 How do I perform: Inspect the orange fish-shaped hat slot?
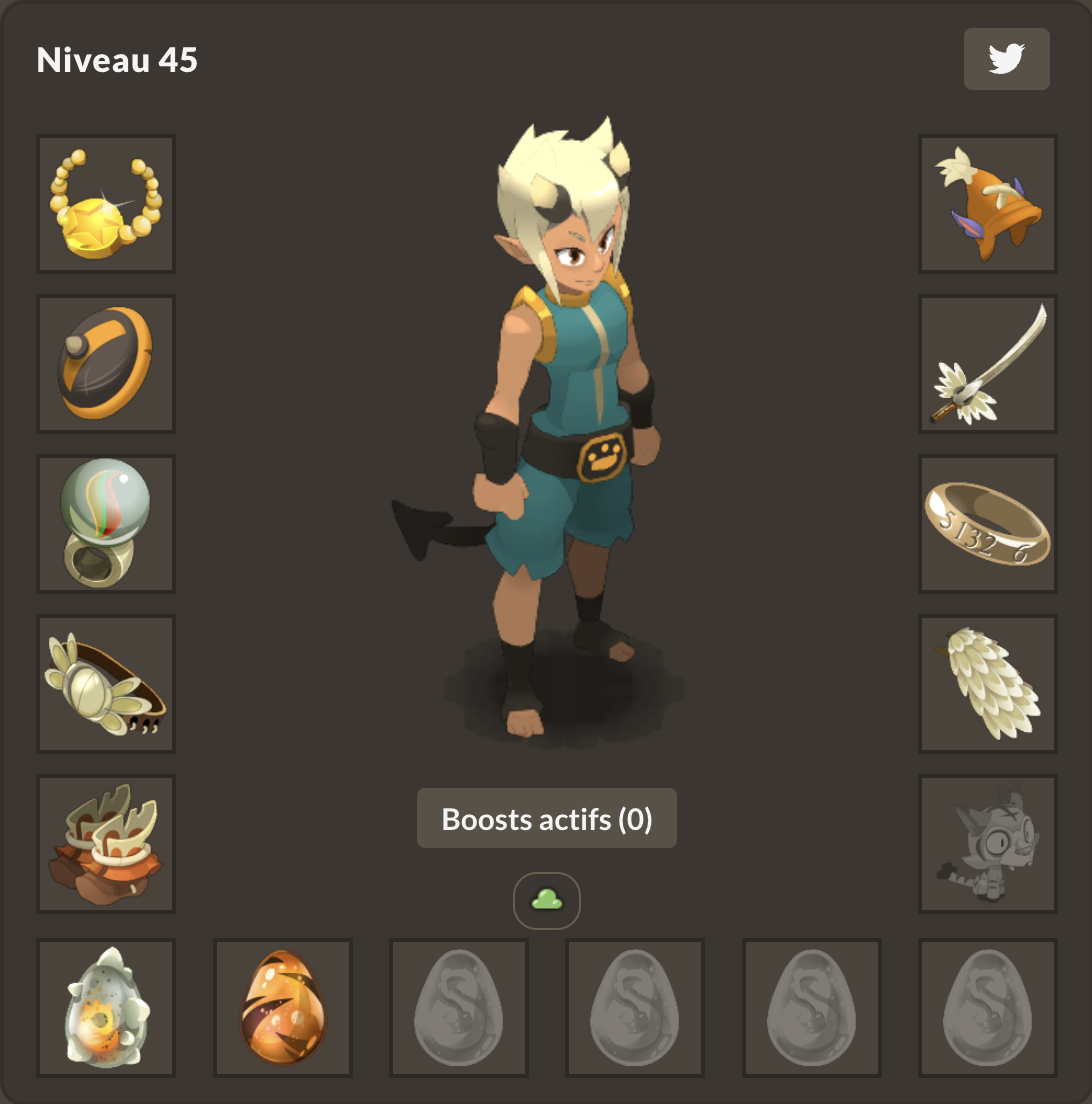click(988, 204)
